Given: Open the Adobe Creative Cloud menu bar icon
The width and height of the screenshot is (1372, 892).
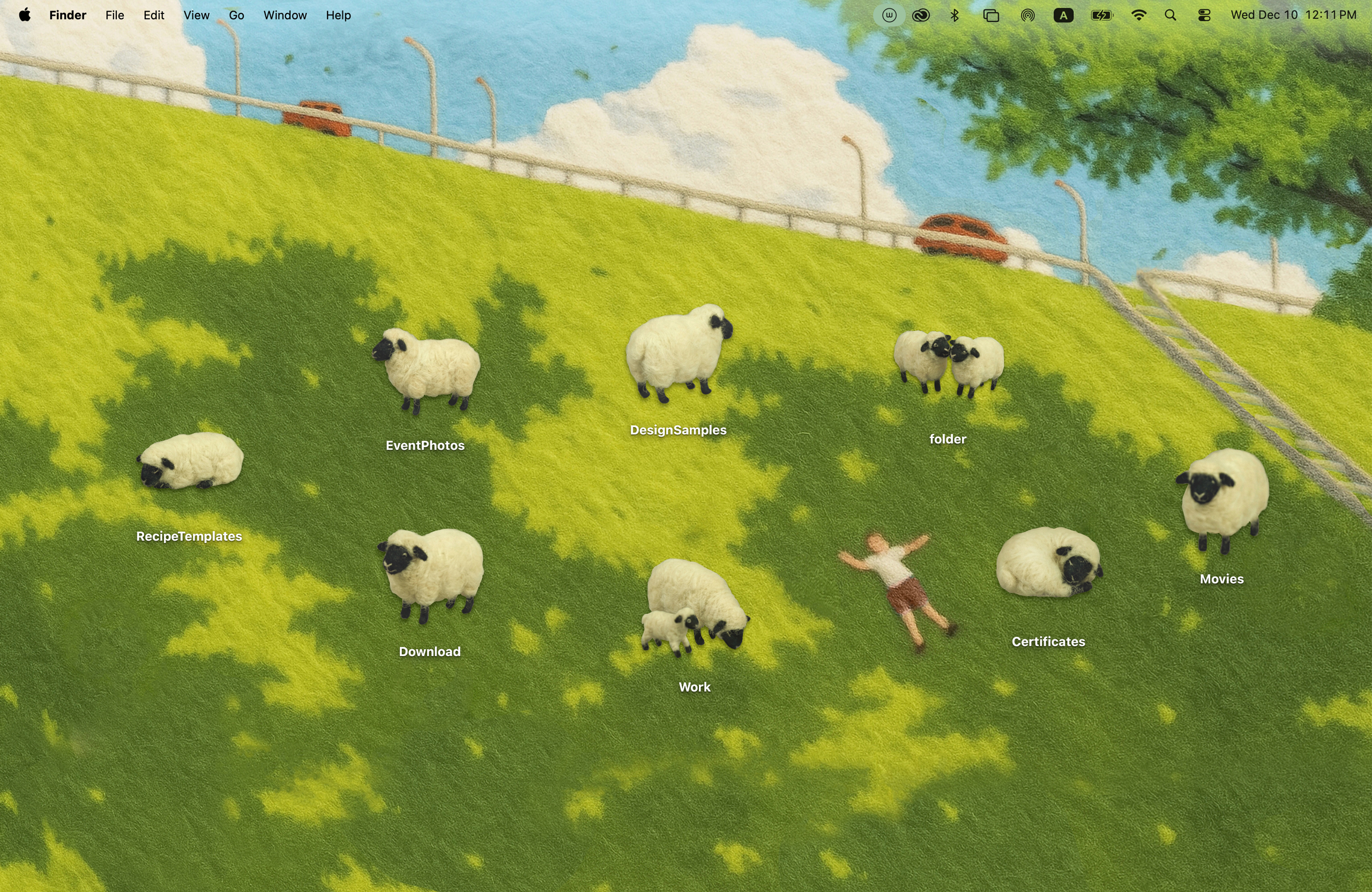Looking at the screenshot, I should (921, 15).
